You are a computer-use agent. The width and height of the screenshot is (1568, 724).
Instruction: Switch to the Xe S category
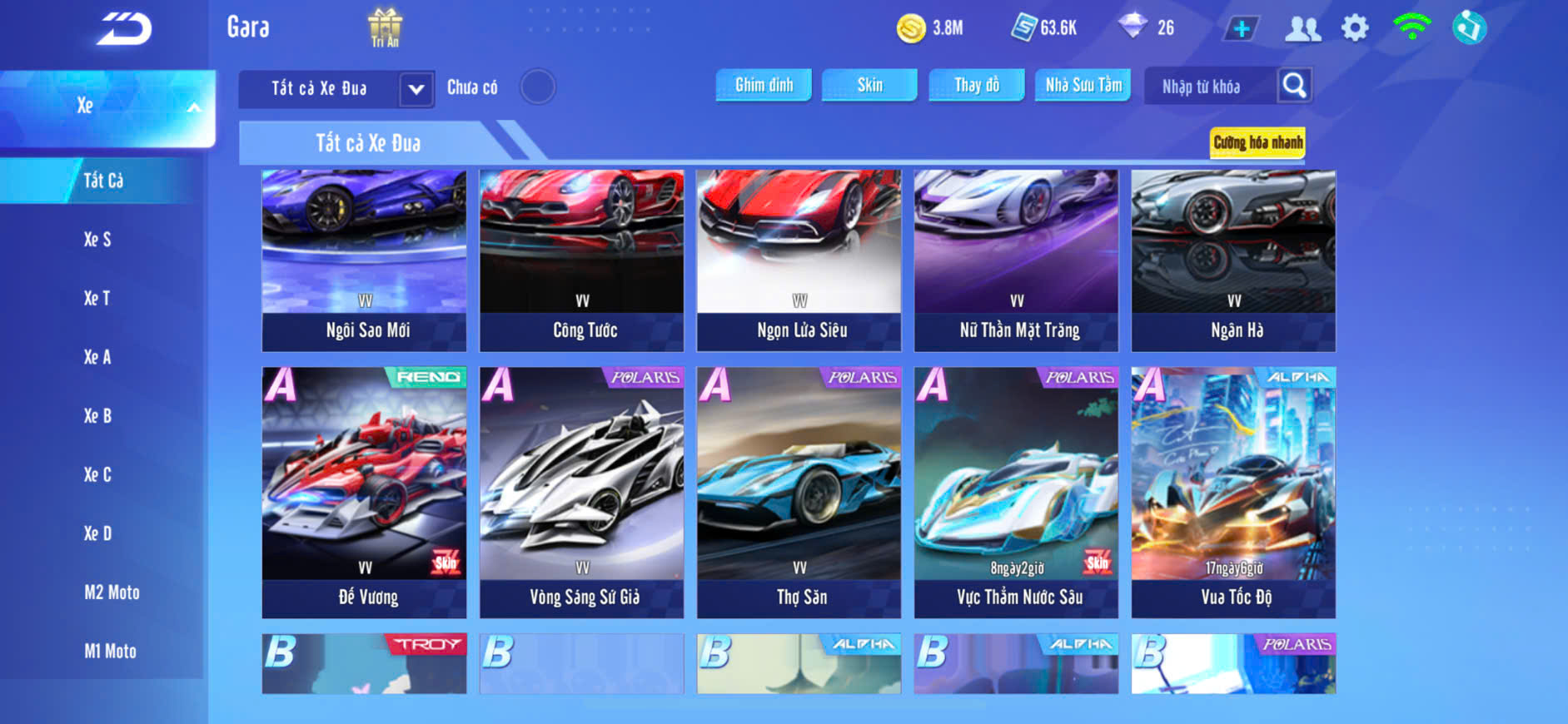(x=97, y=240)
